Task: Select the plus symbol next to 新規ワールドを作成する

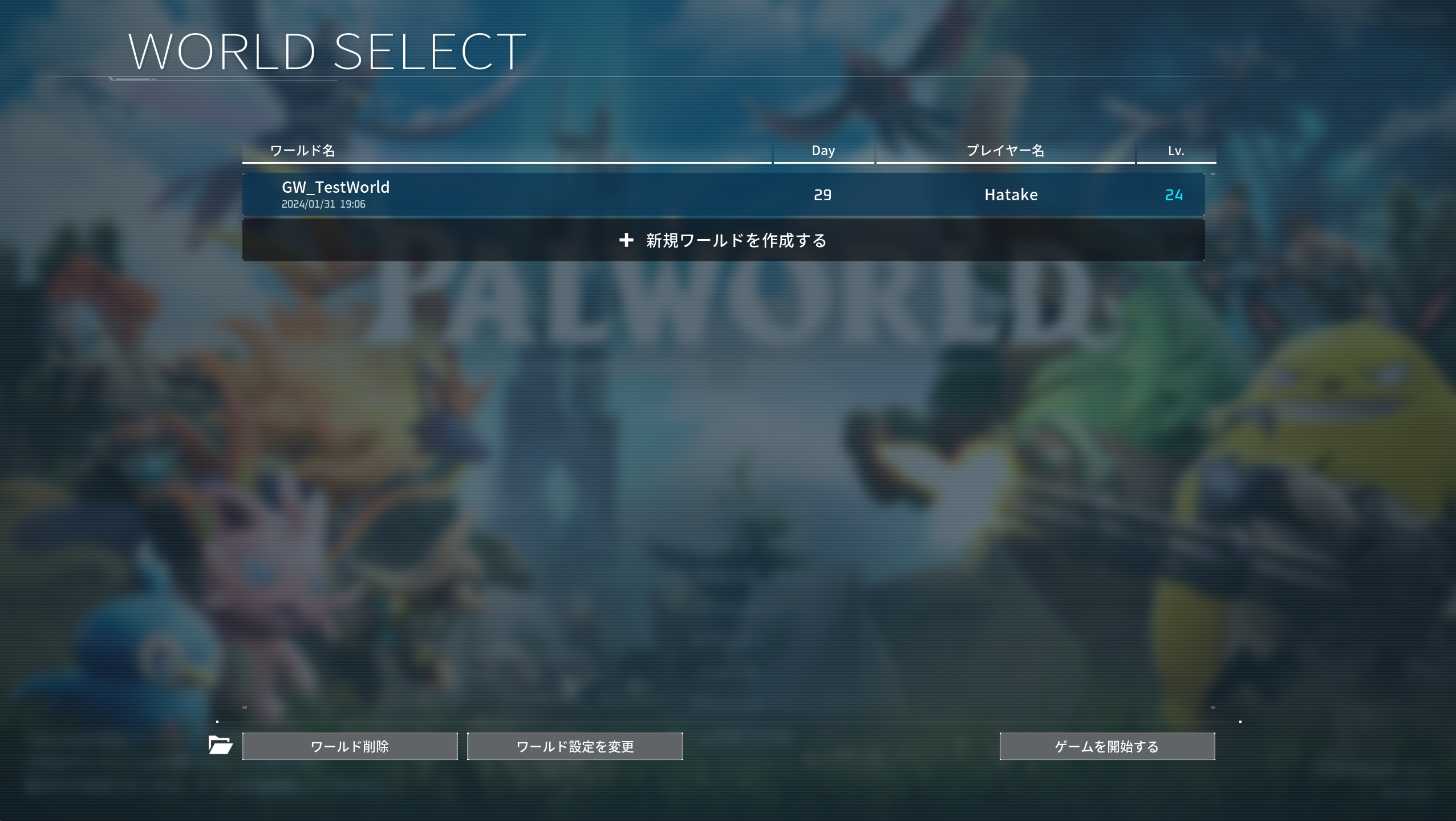Action: pos(627,240)
